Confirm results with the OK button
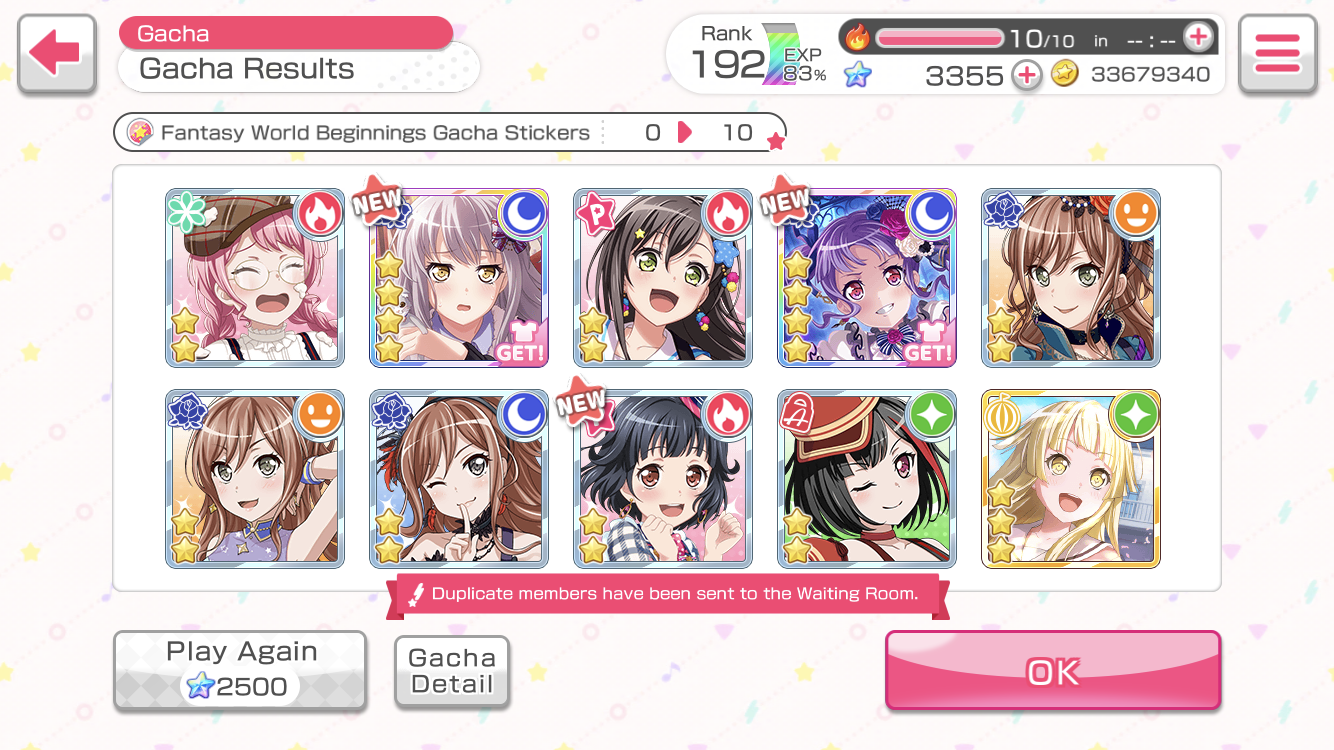The width and height of the screenshot is (1334, 750). point(1053,671)
